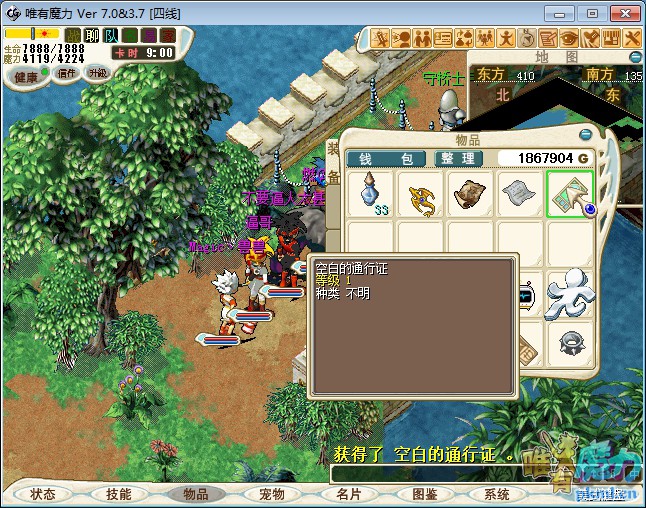Open the 状态 status menu
The height and width of the screenshot is (508, 646).
point(42,494)
